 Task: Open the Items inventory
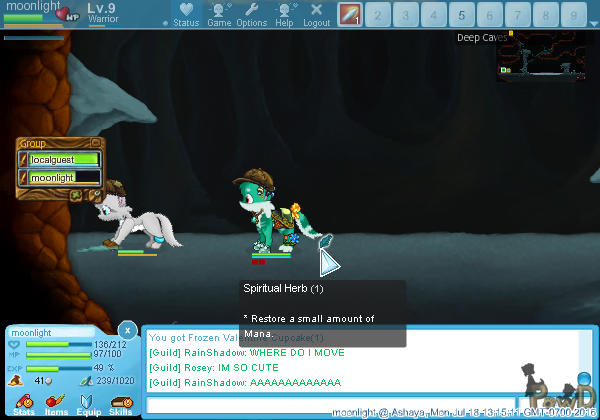(x=56, y=403)
